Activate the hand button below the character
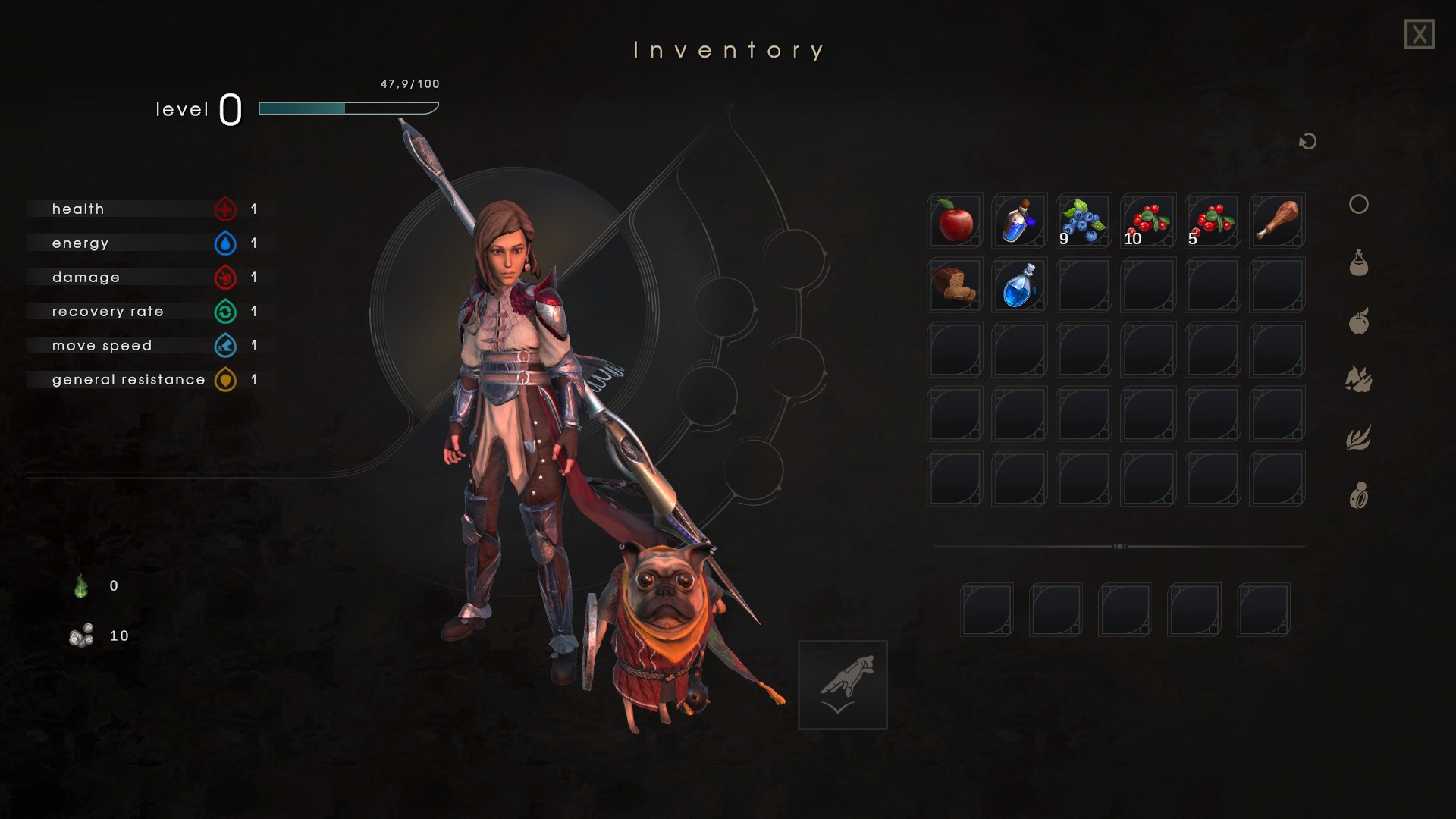The height and width of the screenshot is (819, 1456). (843, 685)
